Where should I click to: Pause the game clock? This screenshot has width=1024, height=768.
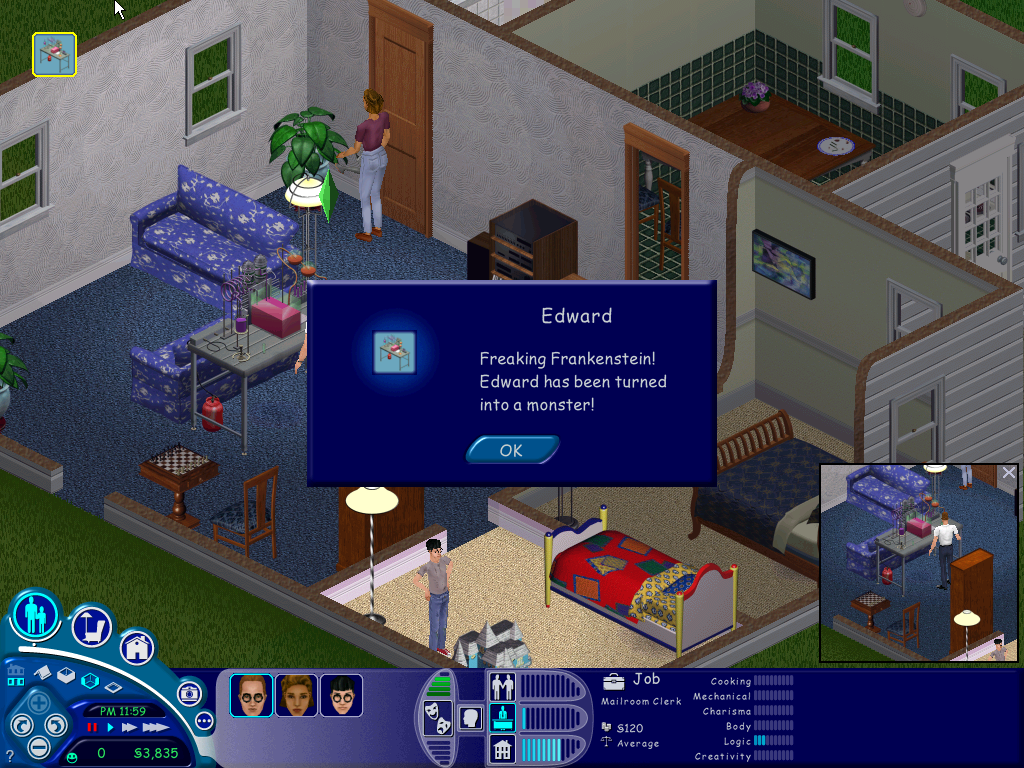click(x=92, y=728)
